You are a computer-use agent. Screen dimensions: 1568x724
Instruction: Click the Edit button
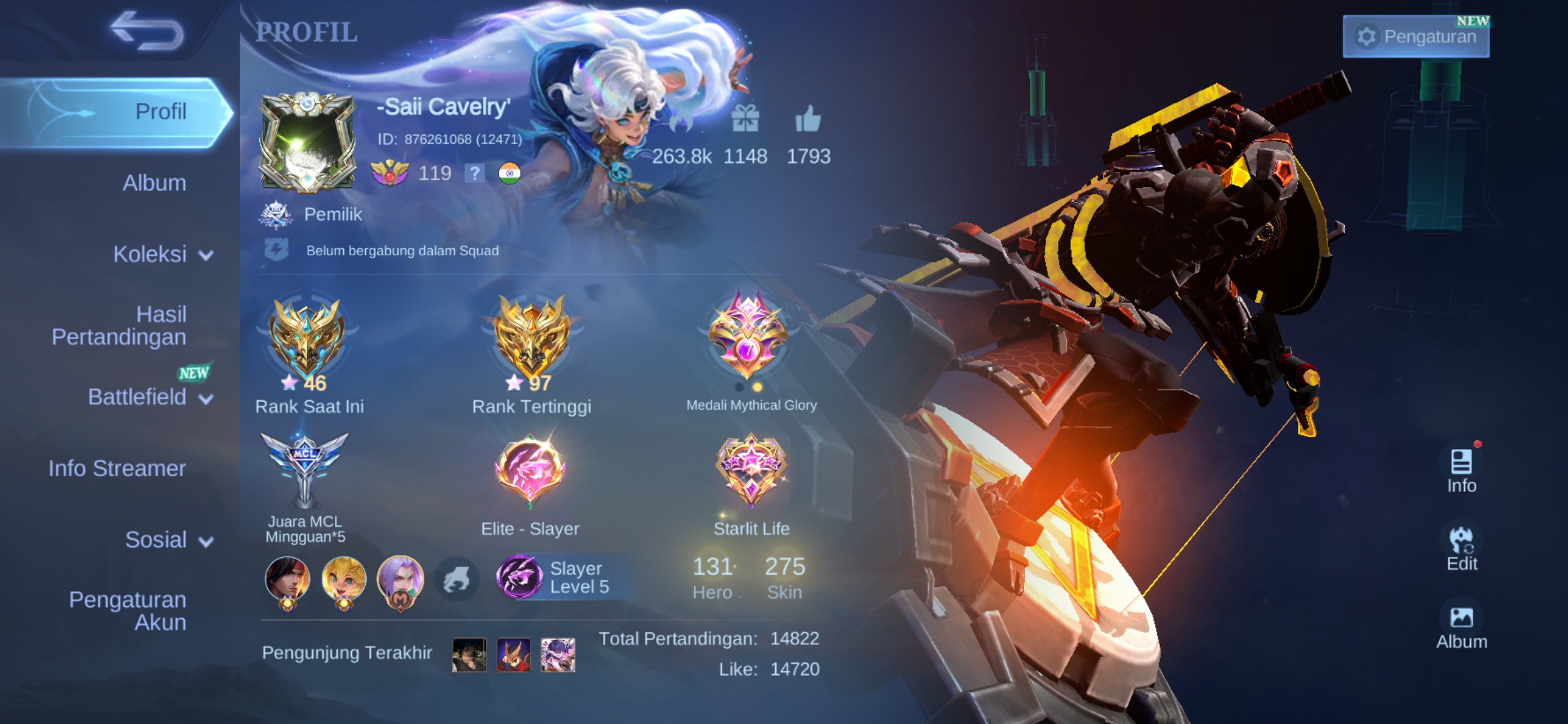[x=1461, y=549]
